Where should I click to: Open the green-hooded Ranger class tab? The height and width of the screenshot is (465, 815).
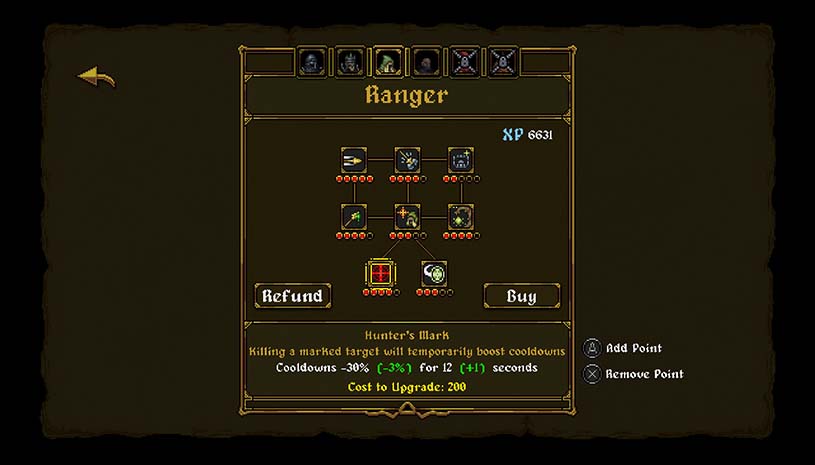click(387, 62)
